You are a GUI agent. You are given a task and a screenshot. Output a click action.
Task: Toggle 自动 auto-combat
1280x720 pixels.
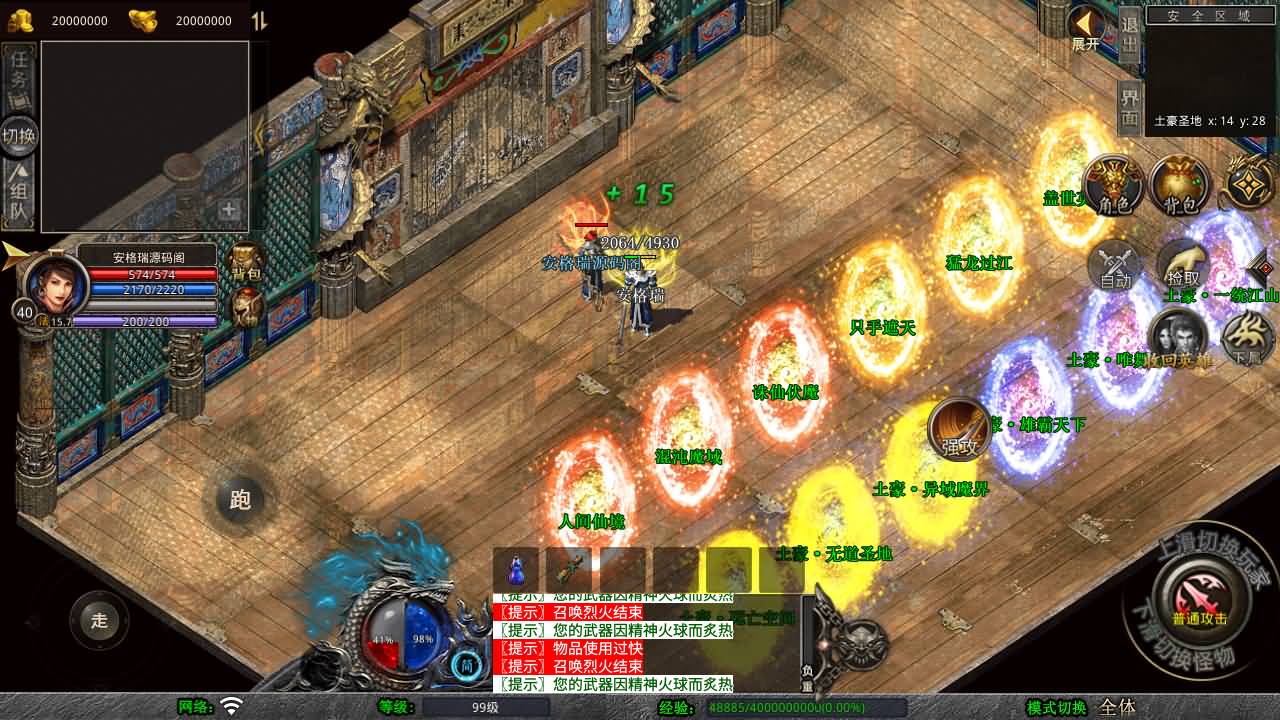1115,266
